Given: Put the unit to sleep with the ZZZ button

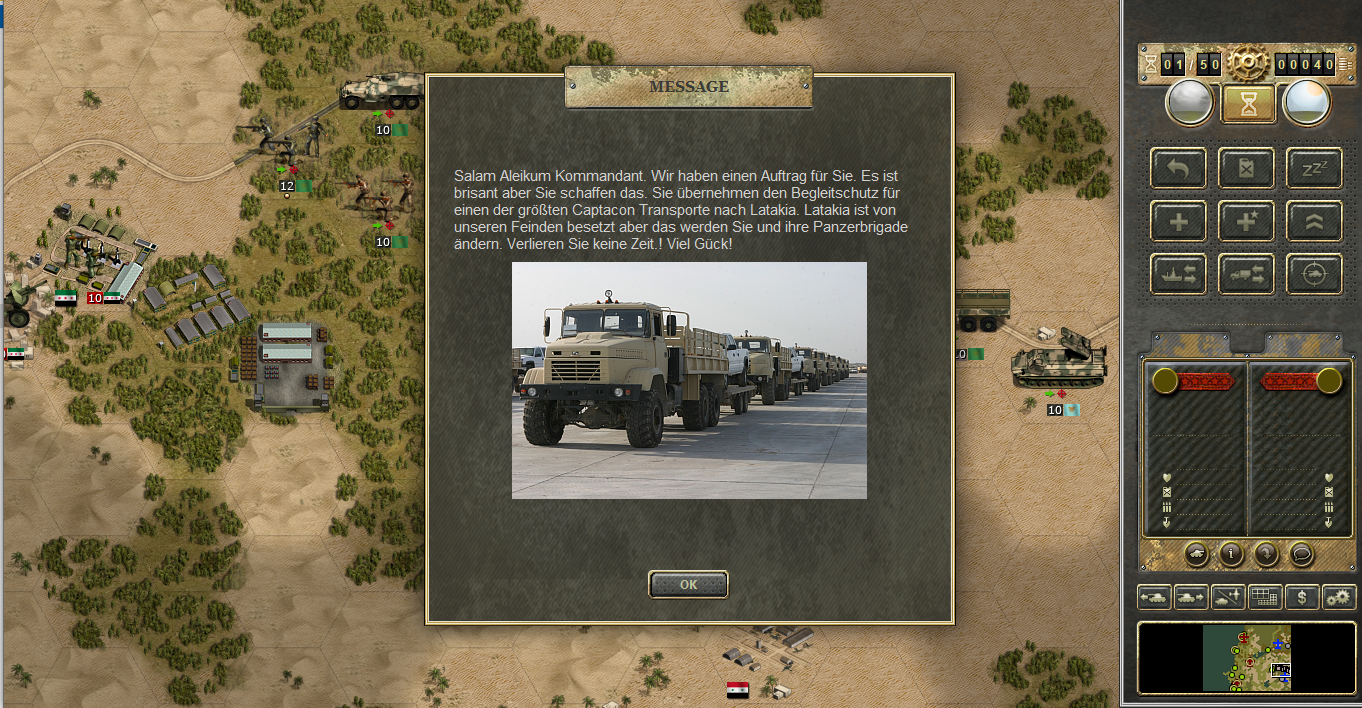Looking at the screenshot, I should [x=1314, y=168].
